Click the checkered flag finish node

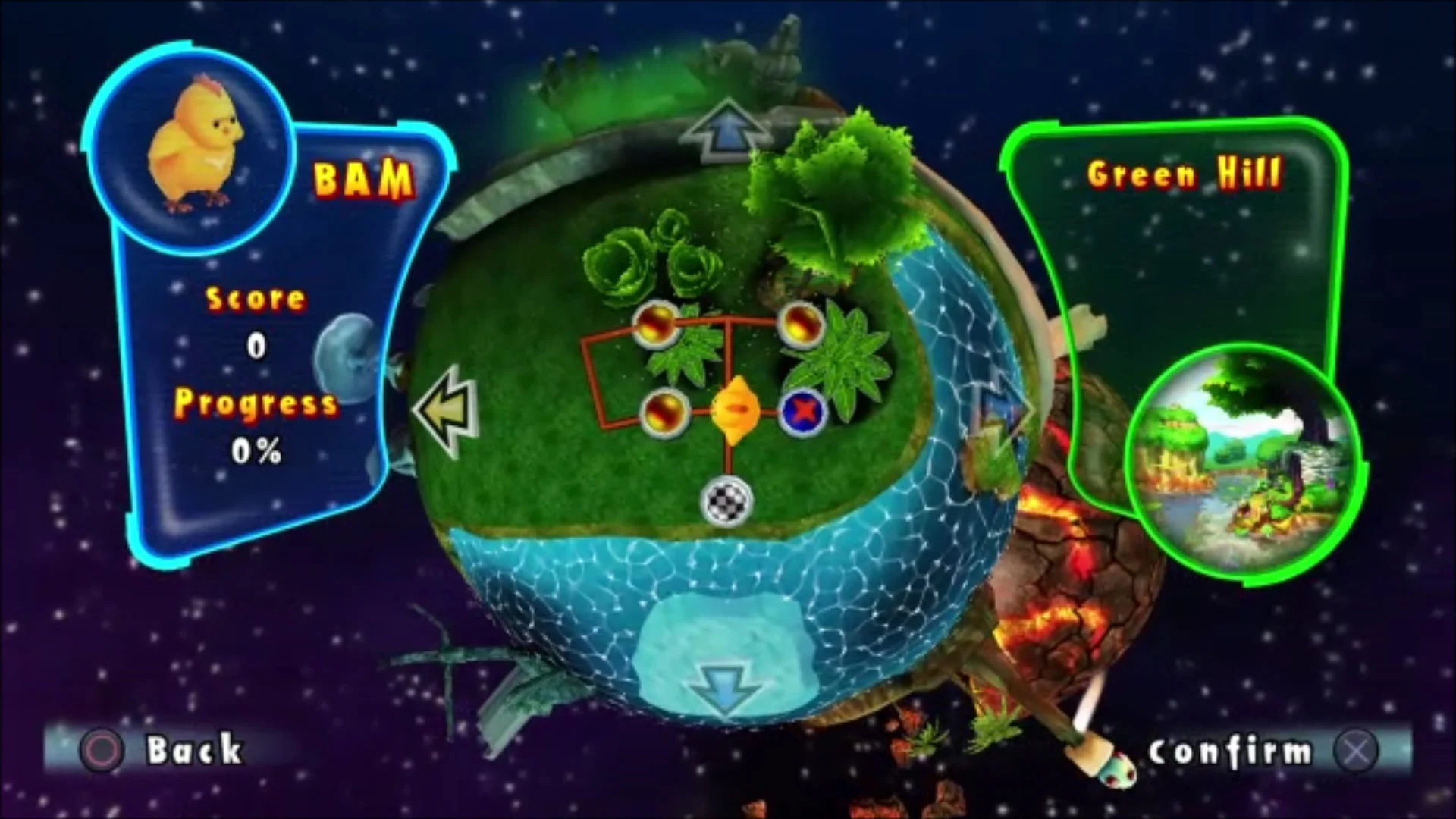point(726,503)
